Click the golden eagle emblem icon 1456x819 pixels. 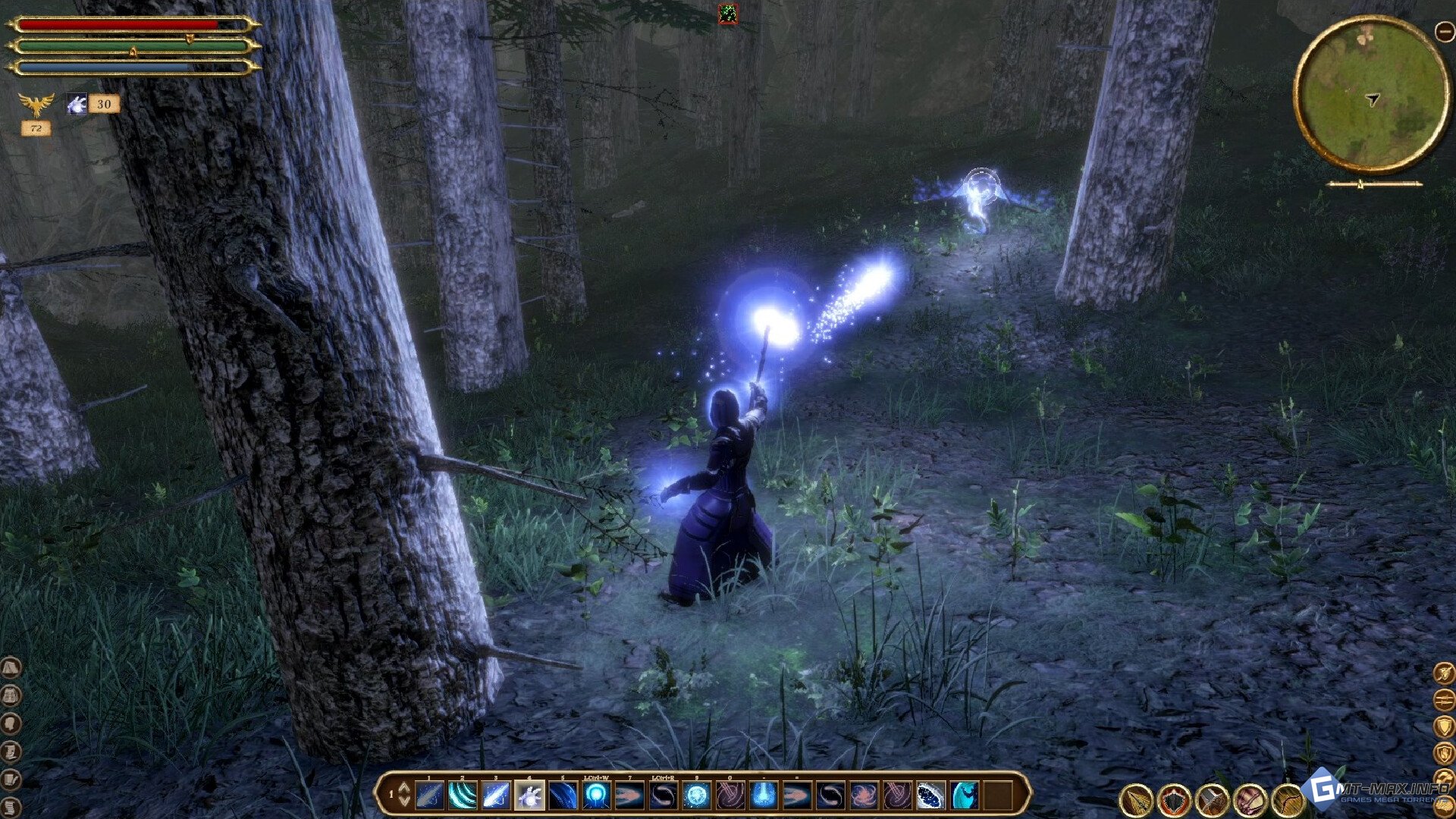(36, 104)
